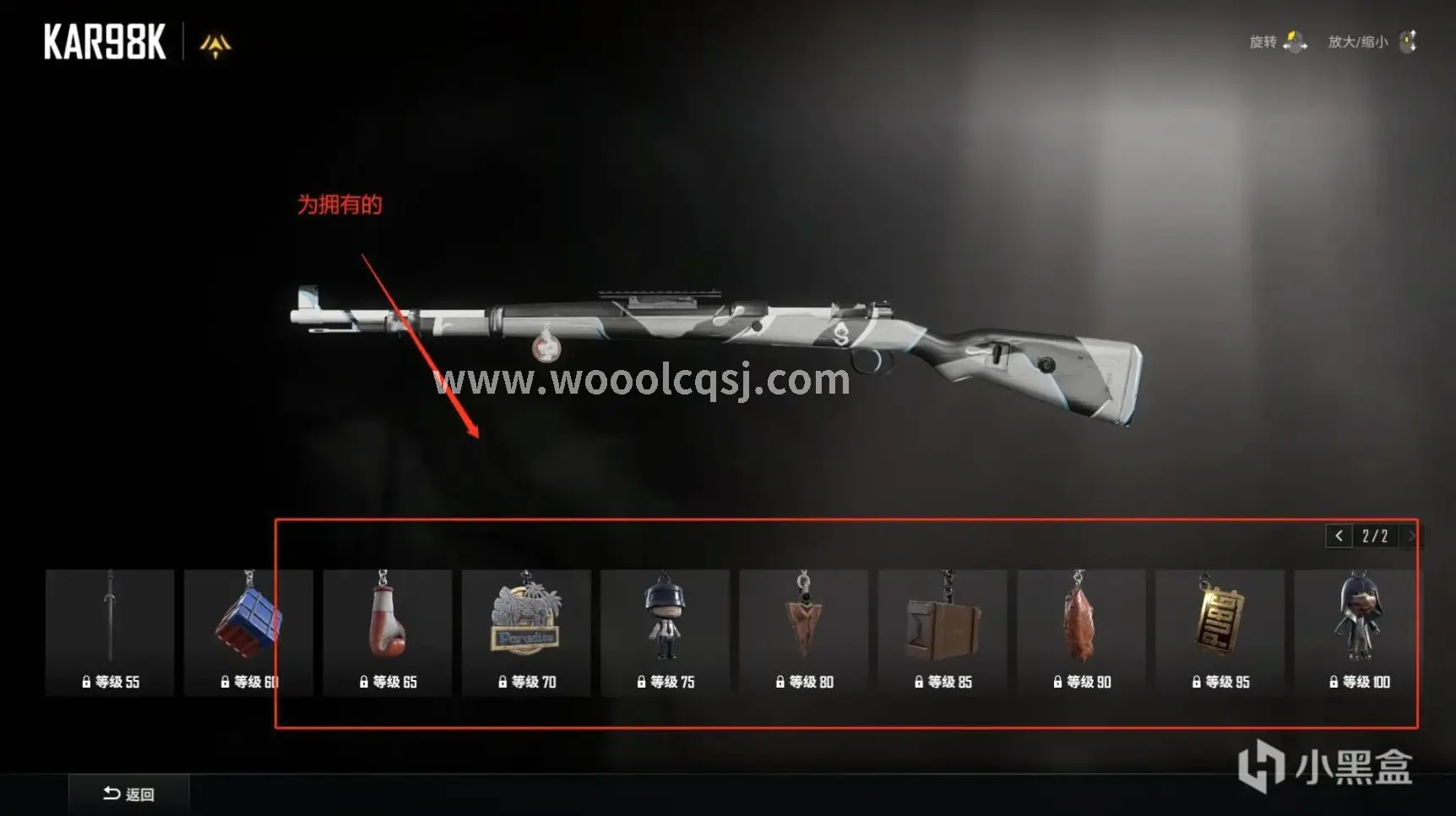Select the level 85 wooden crate charm
The width and height of the screenshot is (1456, 816).
point(943,632)
